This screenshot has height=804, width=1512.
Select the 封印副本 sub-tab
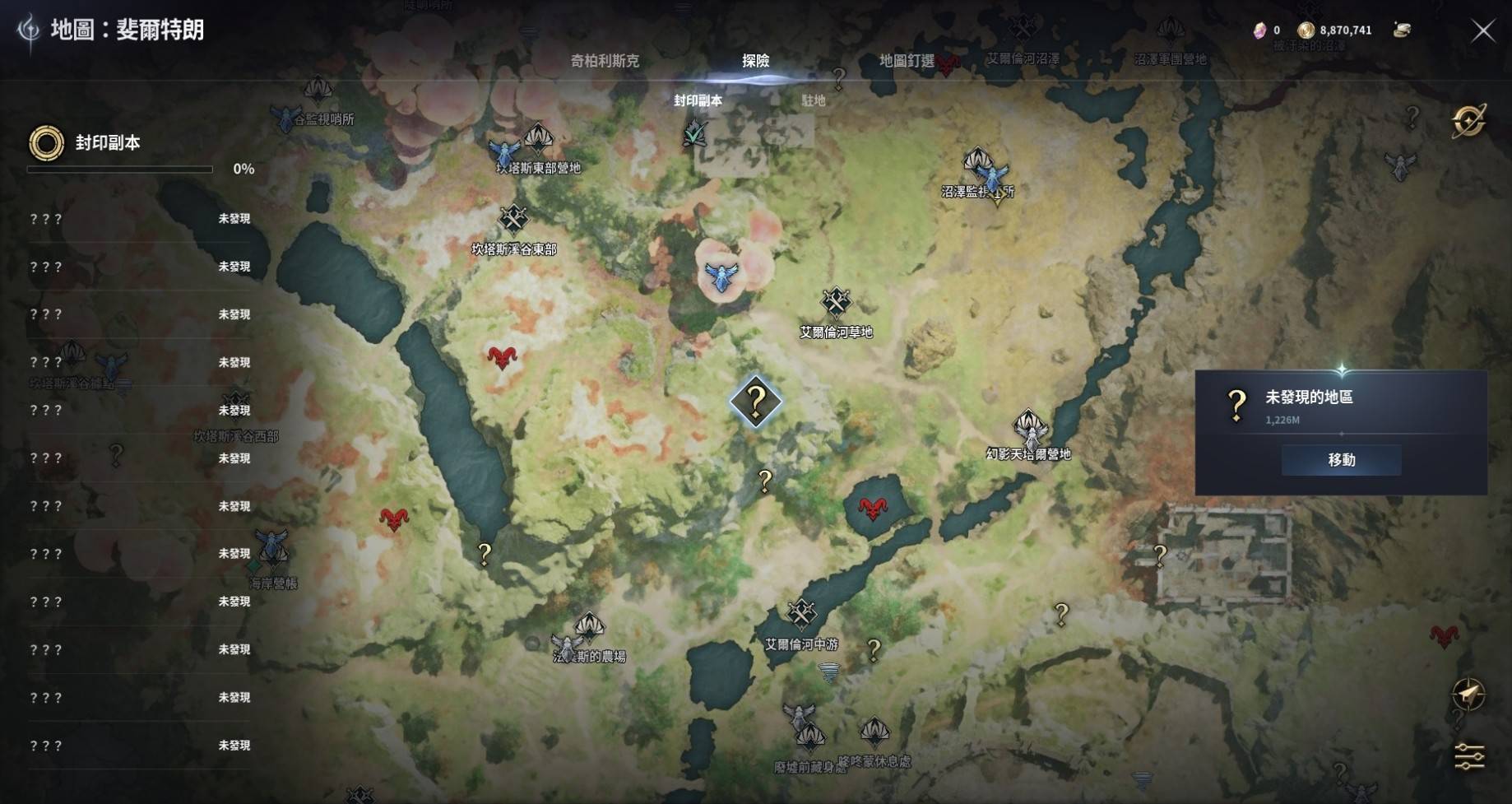(x=698, y=100)
